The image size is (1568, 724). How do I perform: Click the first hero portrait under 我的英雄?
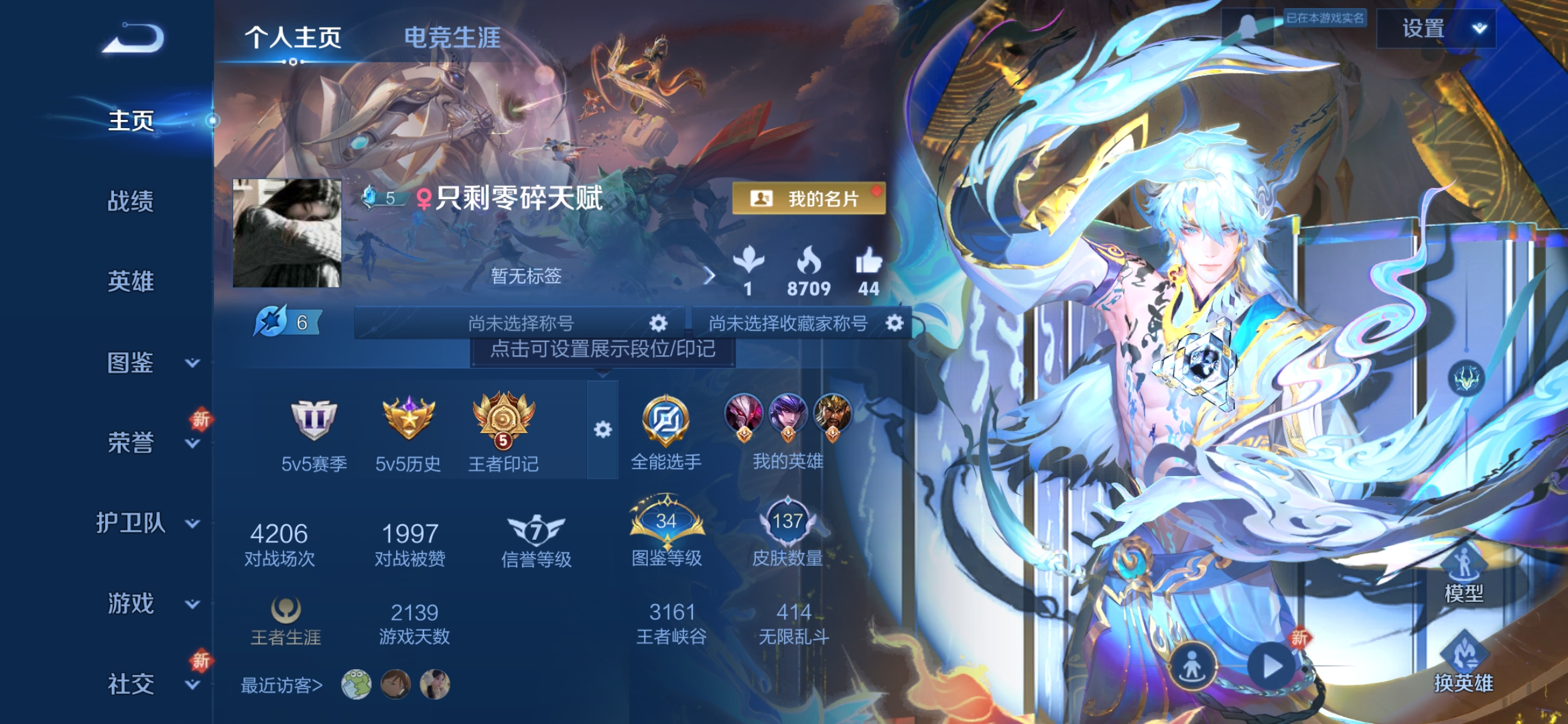click(x=742, y=412)
